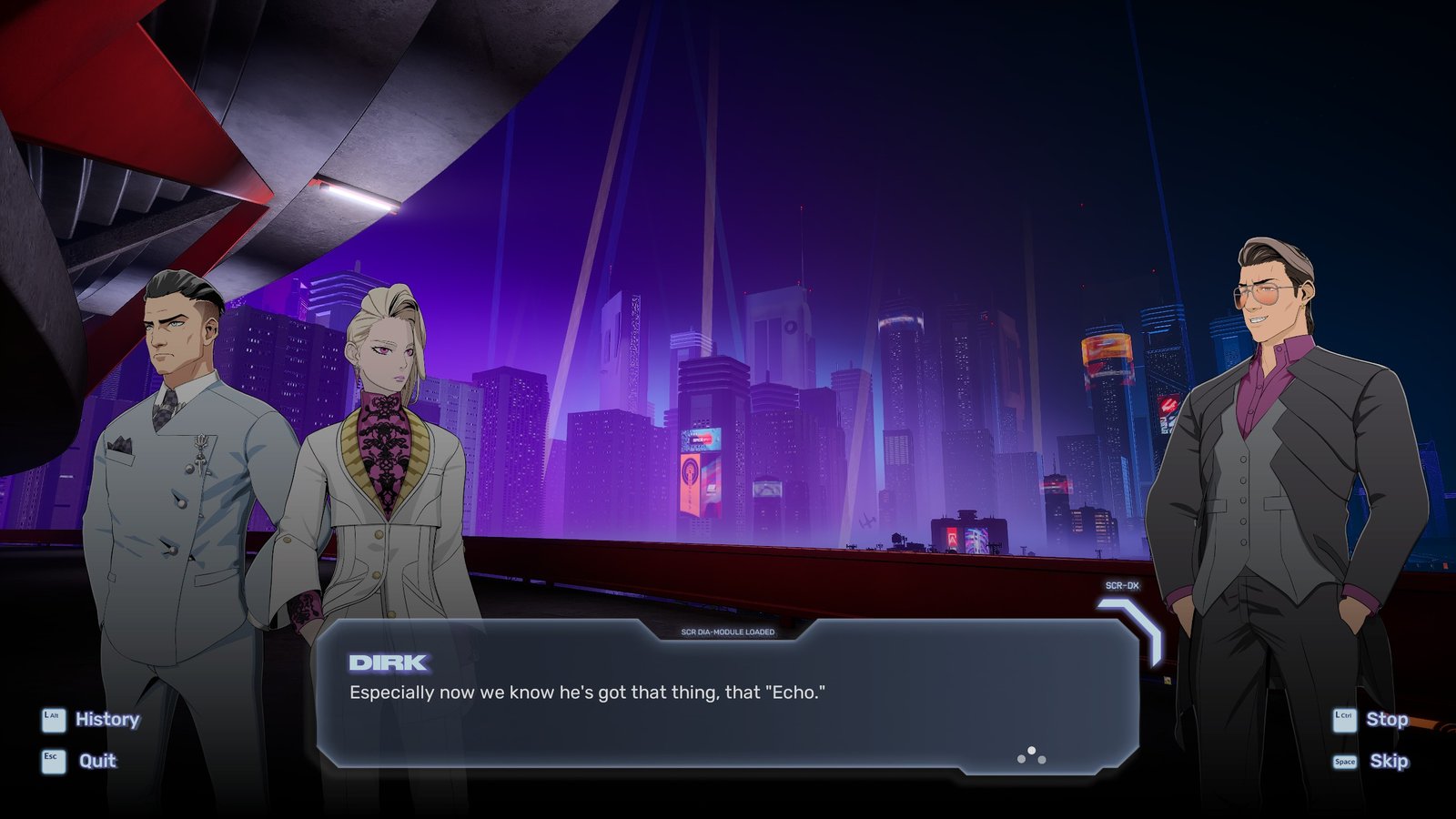Advance Dirk's dialogue box text
Viewport: 1456px width, 819px height.
click(x=1031, y=755)
